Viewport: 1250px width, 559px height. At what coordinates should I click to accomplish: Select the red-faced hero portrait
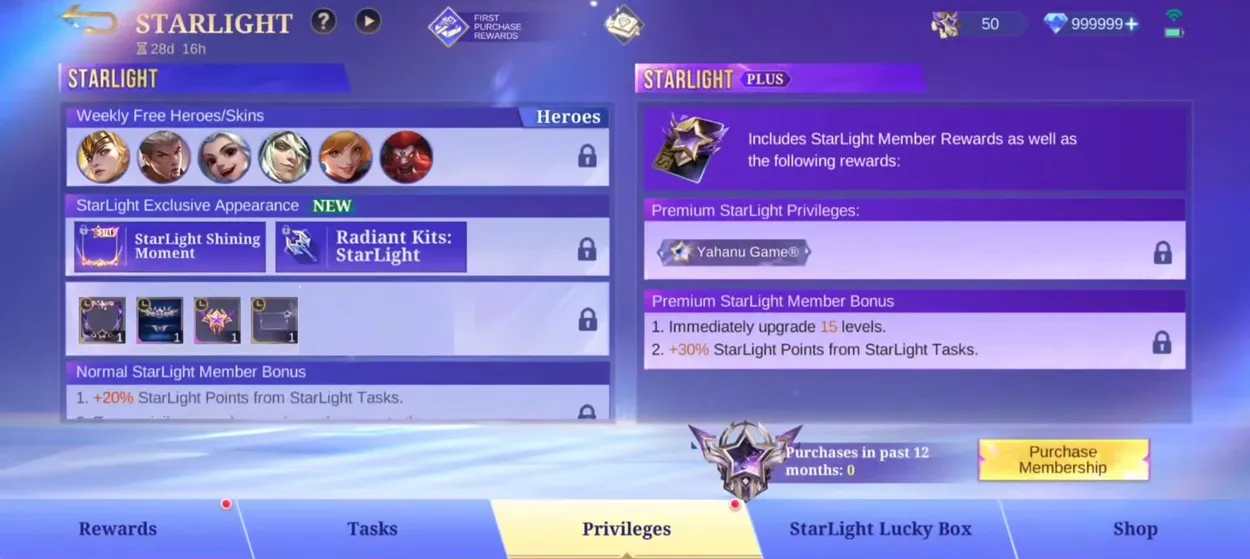[406, 158]
